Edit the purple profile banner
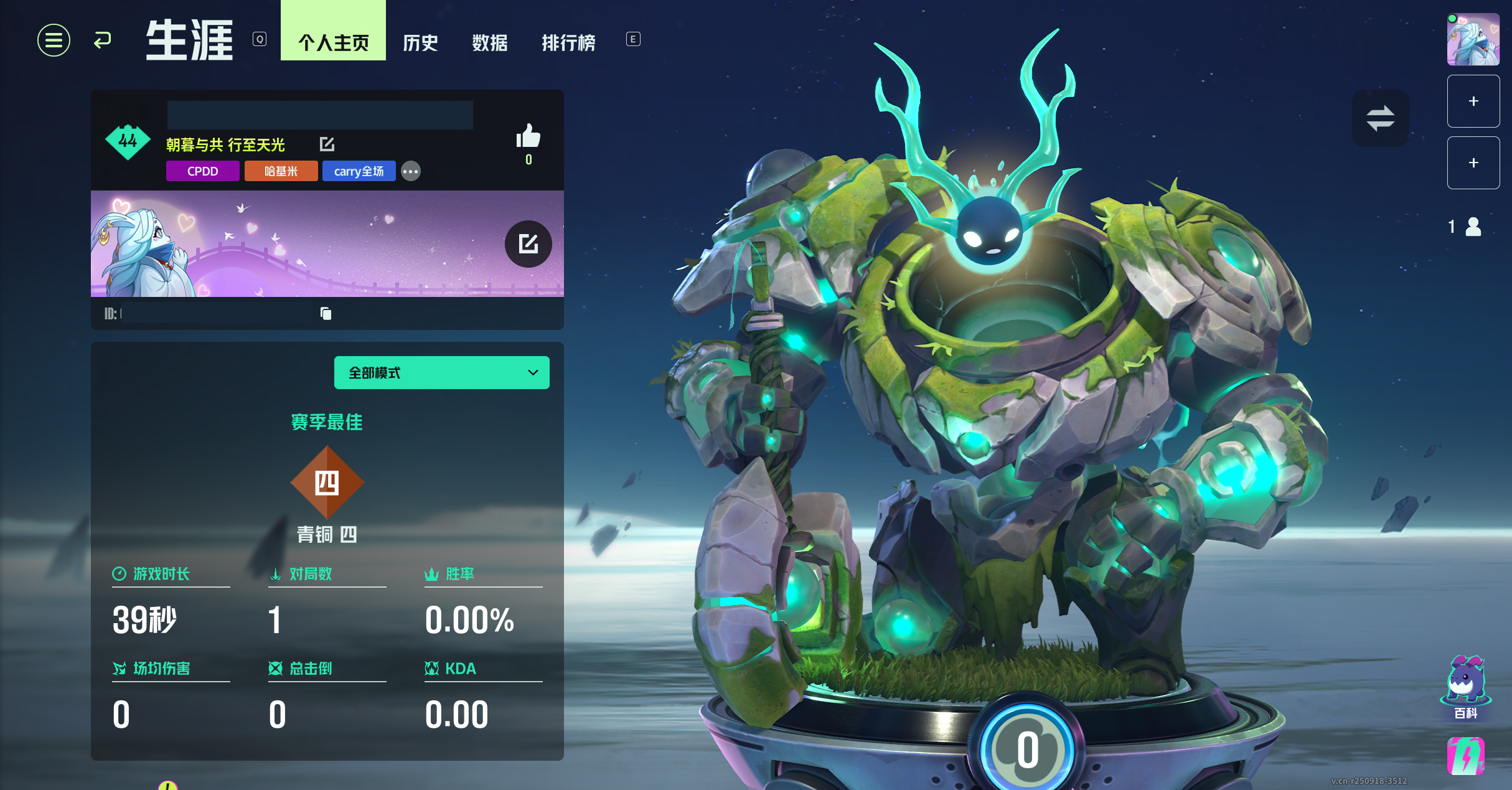The height and width of the screenshot is (790, 1512). click(528, 244)
